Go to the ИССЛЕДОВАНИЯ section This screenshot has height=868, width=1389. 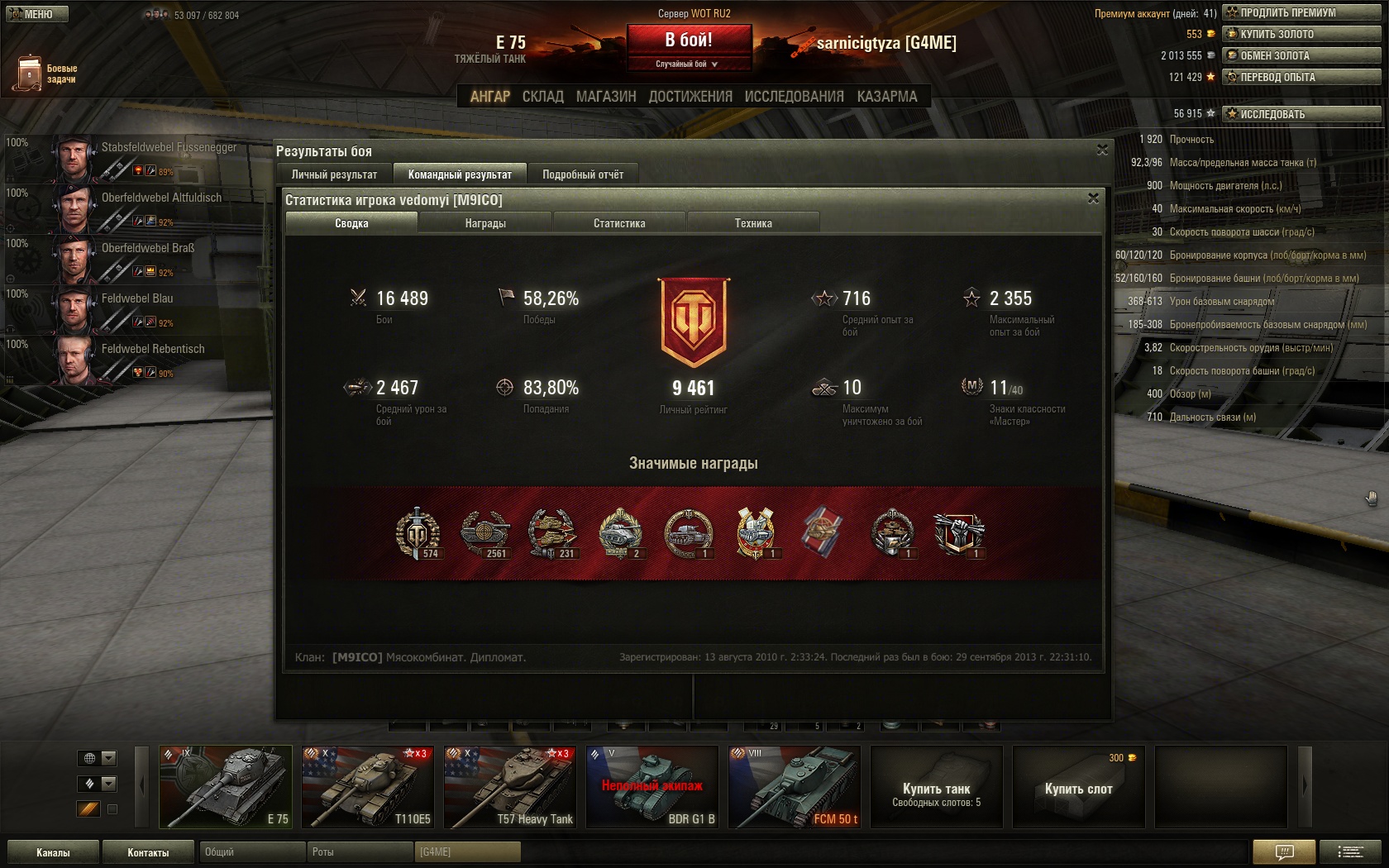pos(794,97)
